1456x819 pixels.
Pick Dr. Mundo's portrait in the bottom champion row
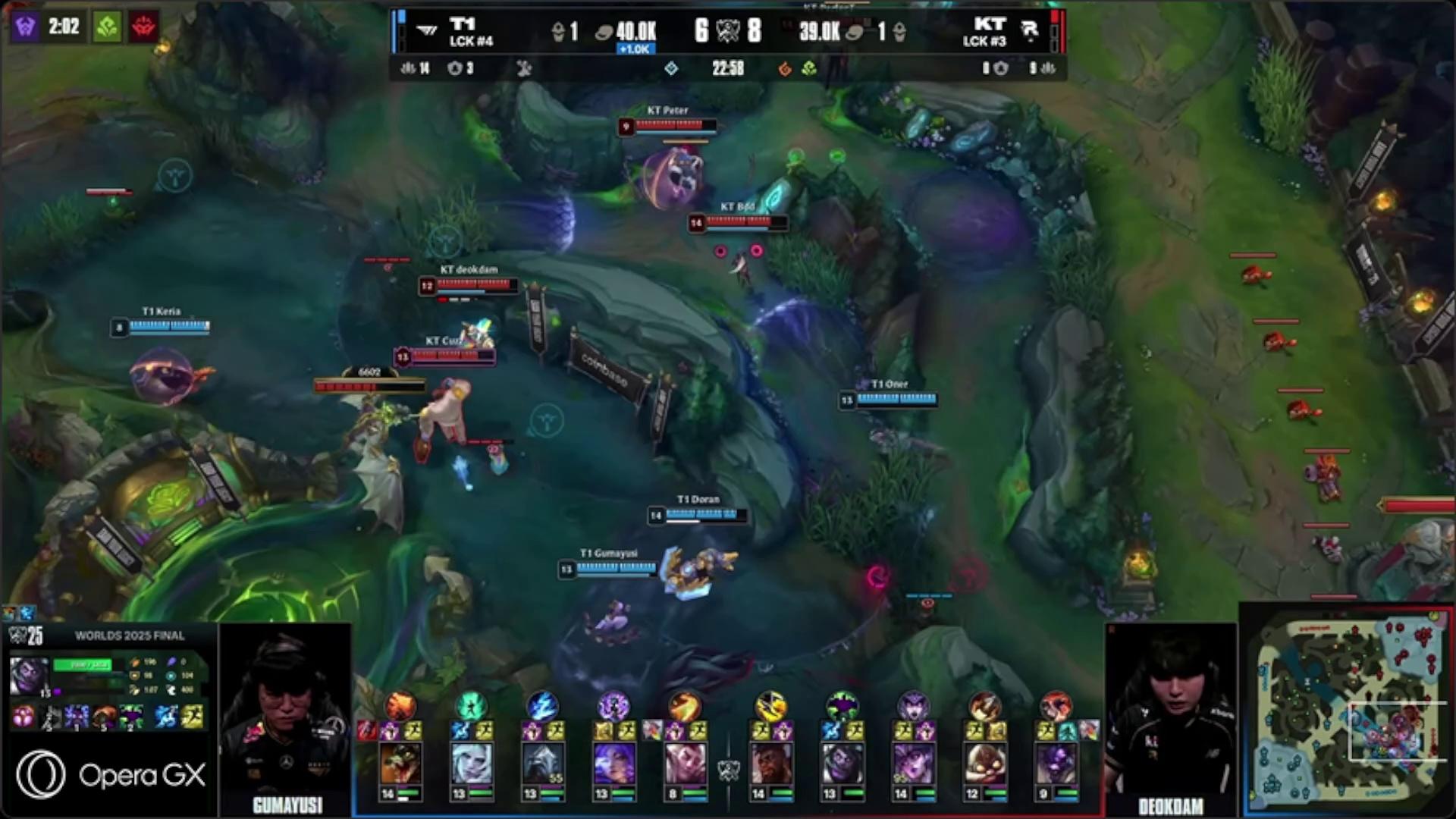(841, 762)
